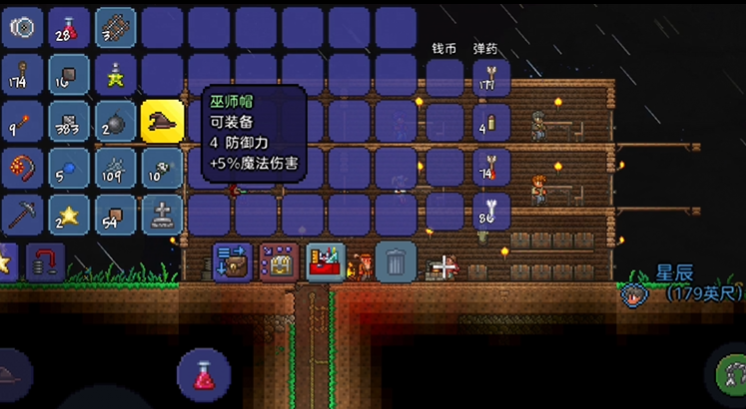Screen dimensions: 746x409
Task: Select the magic wand slot with 9
Action: pos(22,122)
